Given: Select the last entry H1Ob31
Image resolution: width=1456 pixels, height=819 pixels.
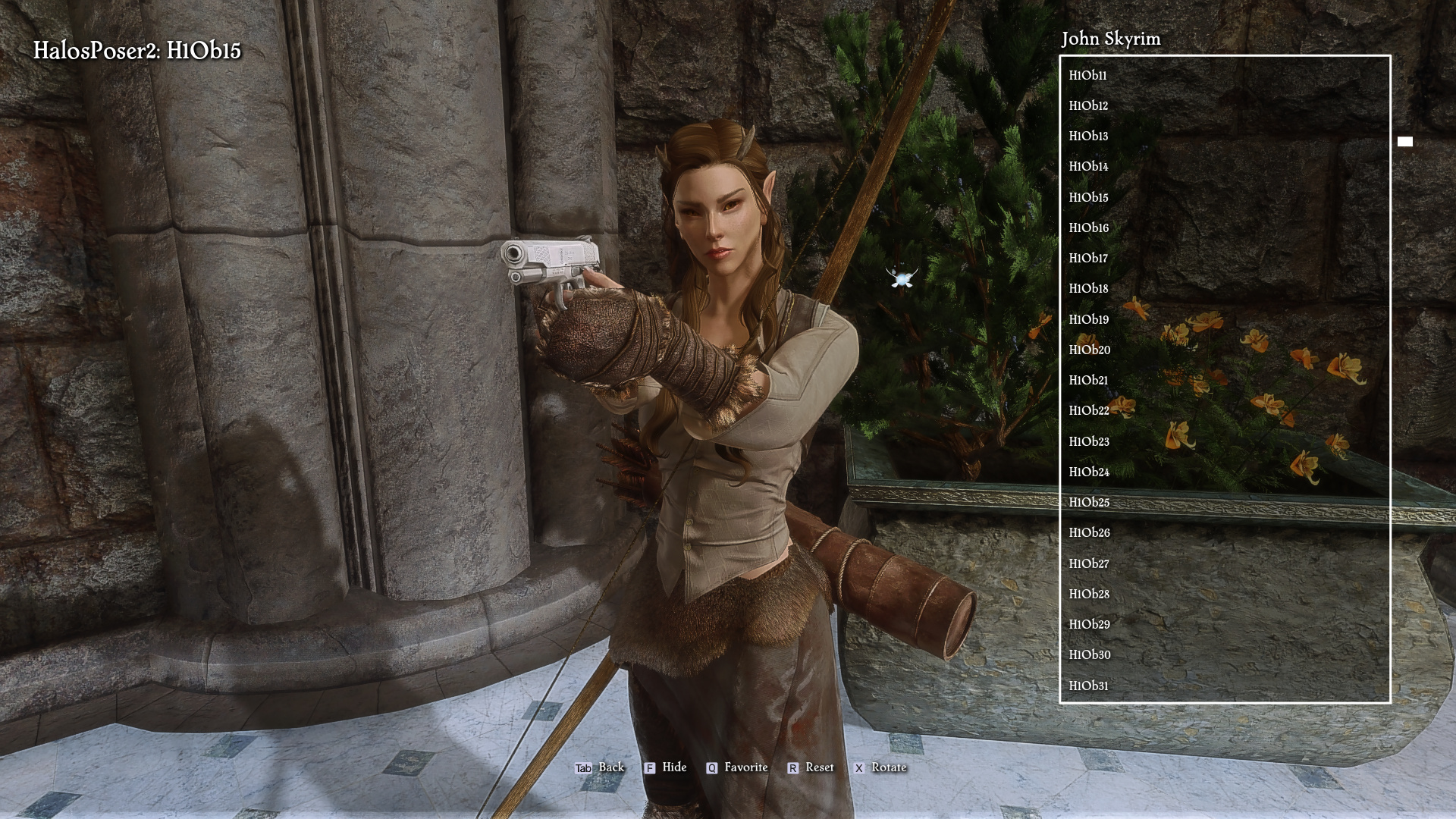Looking at the screenshot, I should [x=1088, y=686].
